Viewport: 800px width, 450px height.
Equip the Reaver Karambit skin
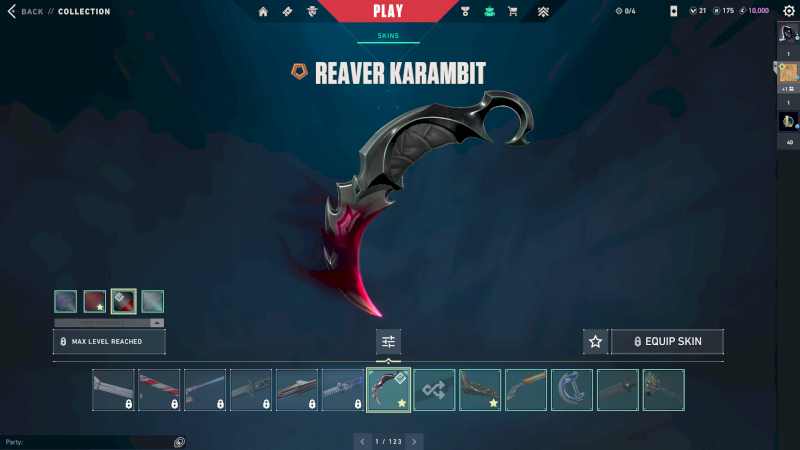[667, 342]
